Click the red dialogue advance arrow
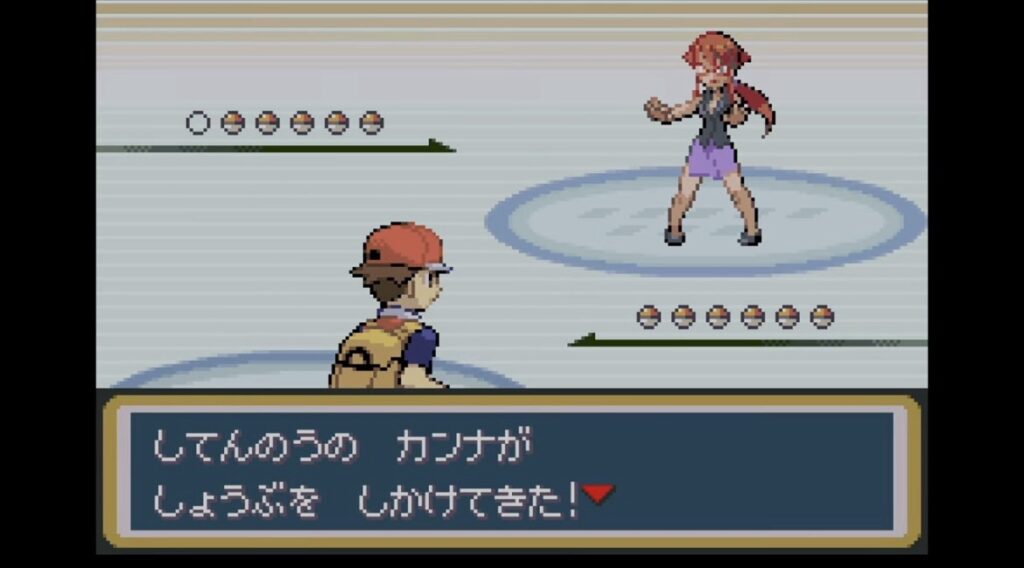 point(598,493)
